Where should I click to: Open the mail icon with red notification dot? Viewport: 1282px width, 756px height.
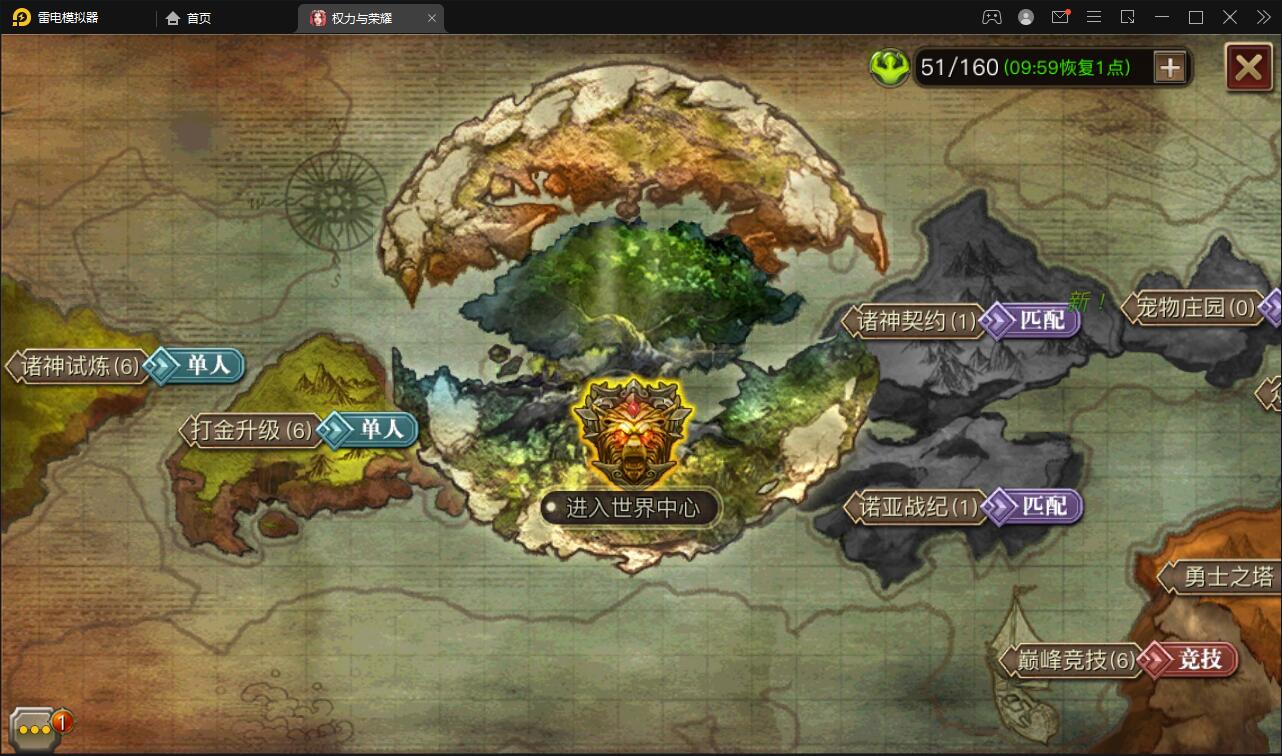pyautogui.click(x=1060, y=17)
